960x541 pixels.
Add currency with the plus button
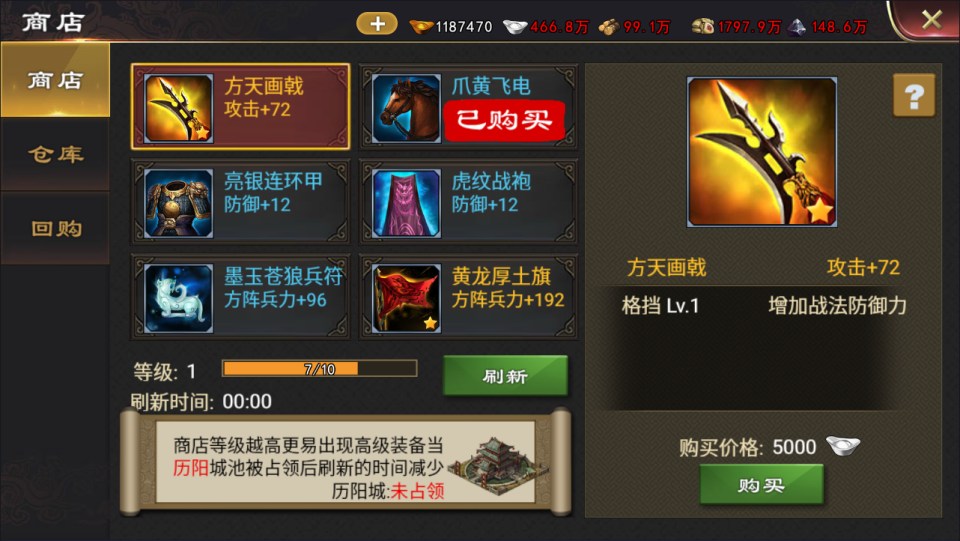(x=377, y=23)
